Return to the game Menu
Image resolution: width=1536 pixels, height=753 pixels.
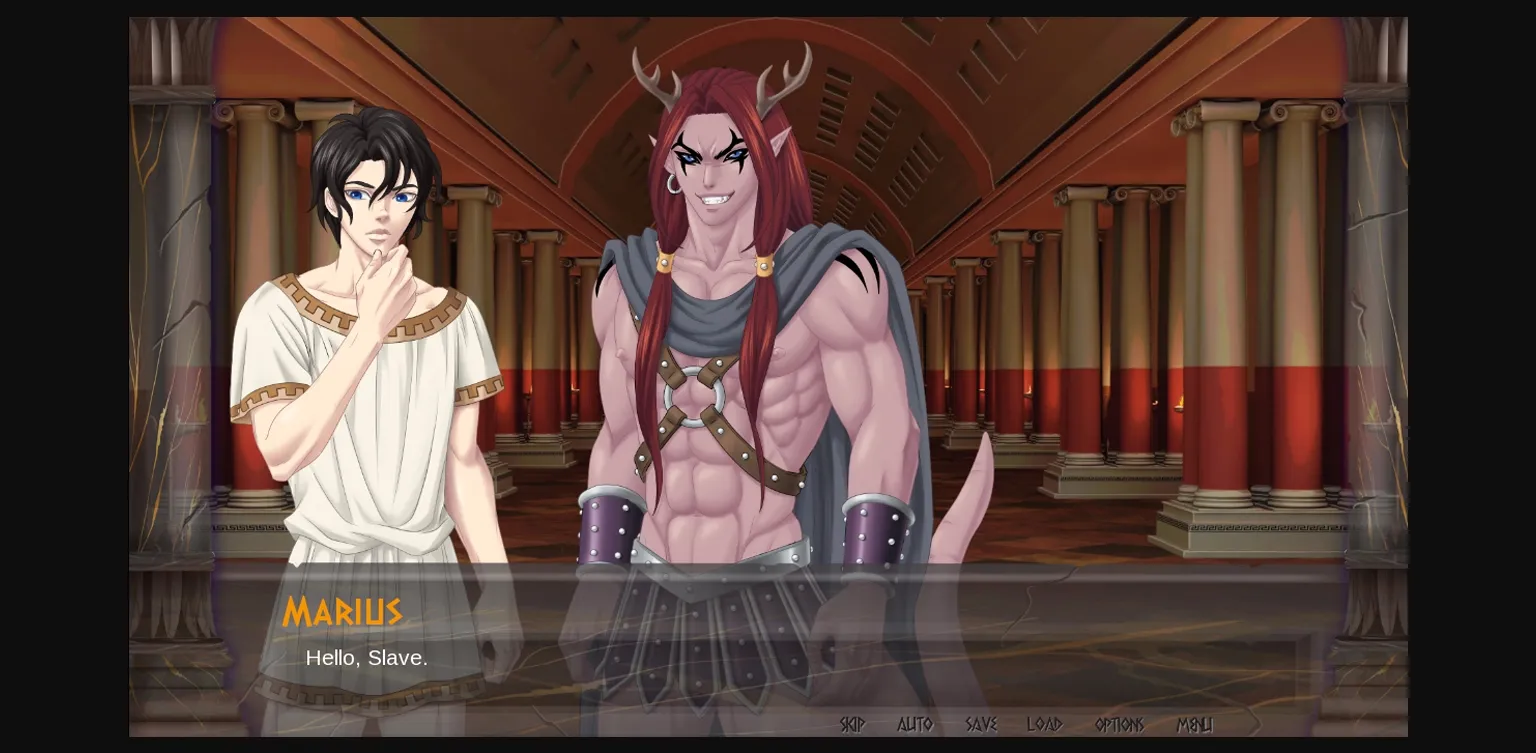(x=1196, y=725)
